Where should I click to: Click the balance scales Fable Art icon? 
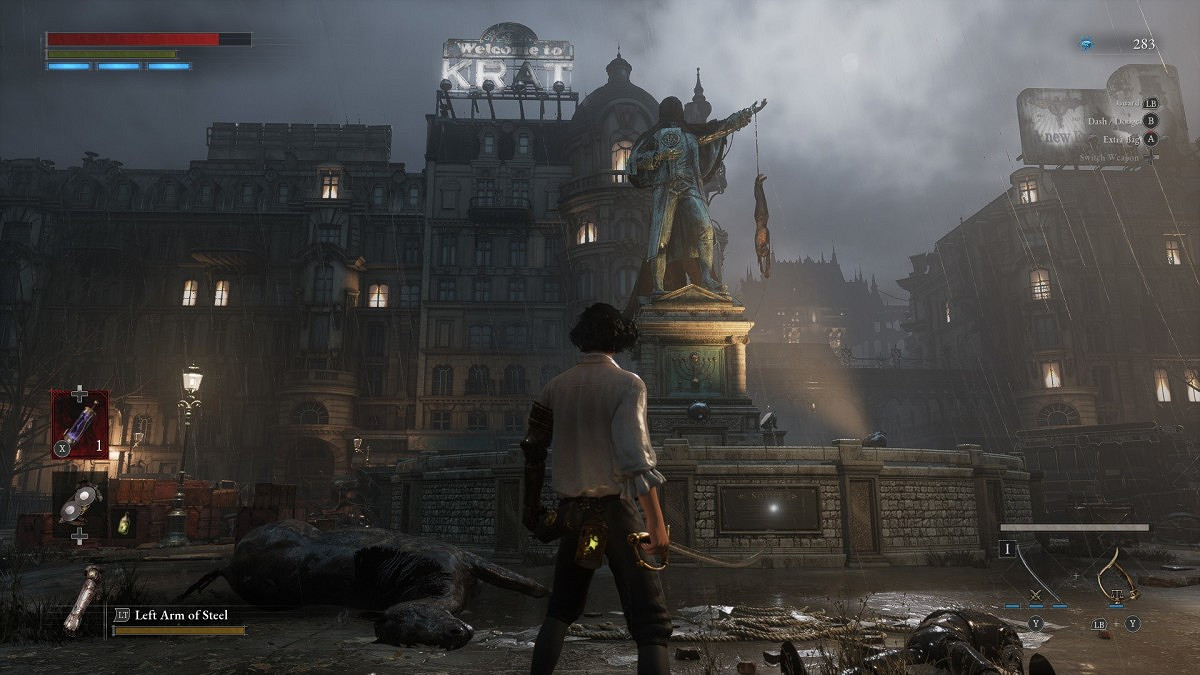coord(1118,597)
